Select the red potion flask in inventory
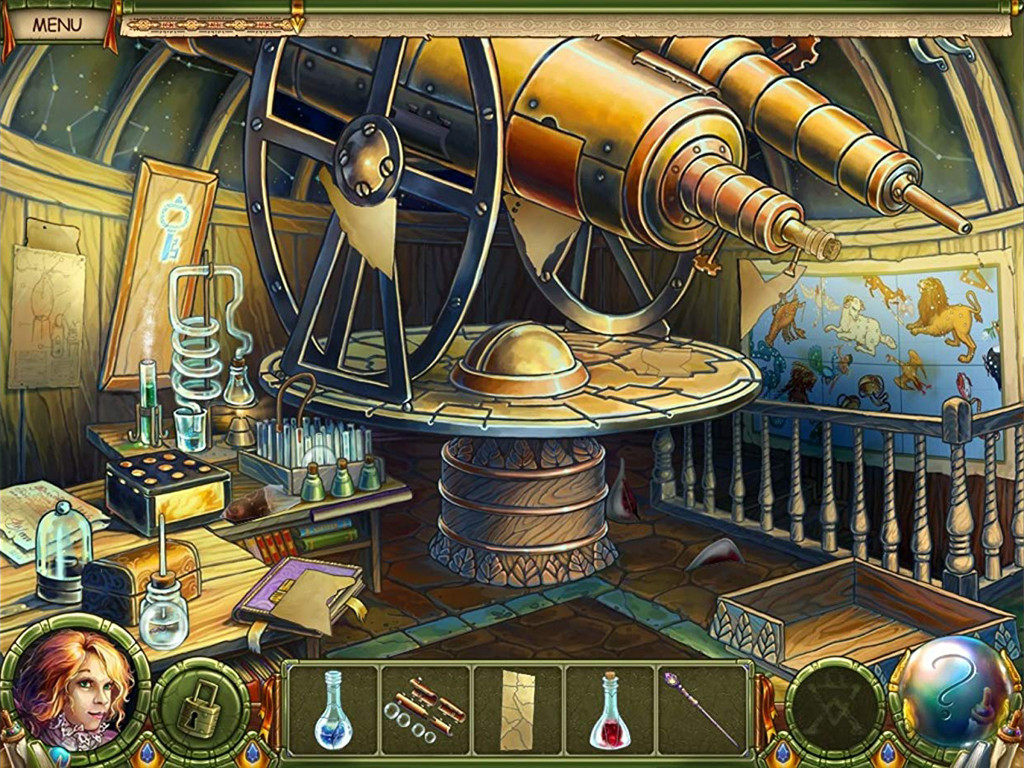This screenshot has height=768, width=1024. (x=609, y=711)
